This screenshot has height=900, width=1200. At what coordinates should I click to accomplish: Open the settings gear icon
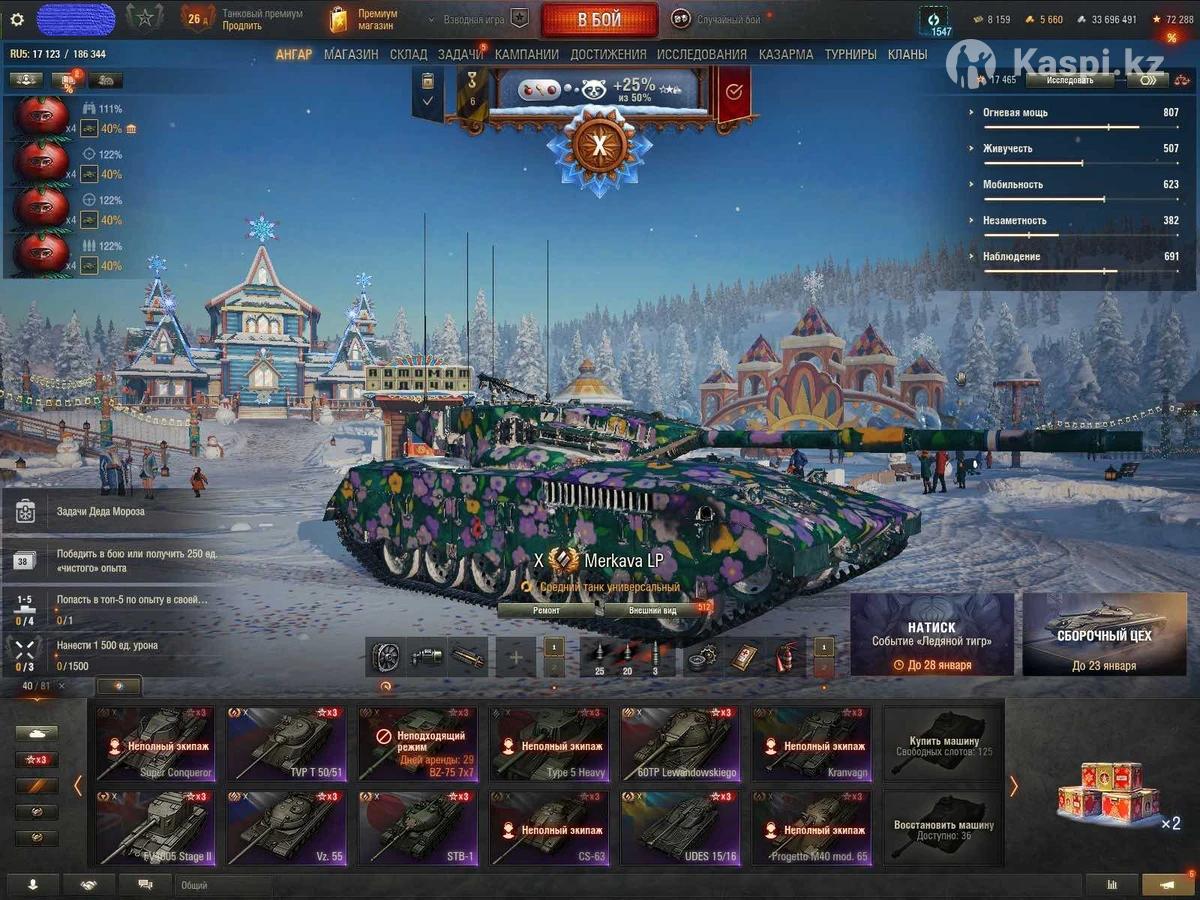pyautogui.click(x=16, y=19)
